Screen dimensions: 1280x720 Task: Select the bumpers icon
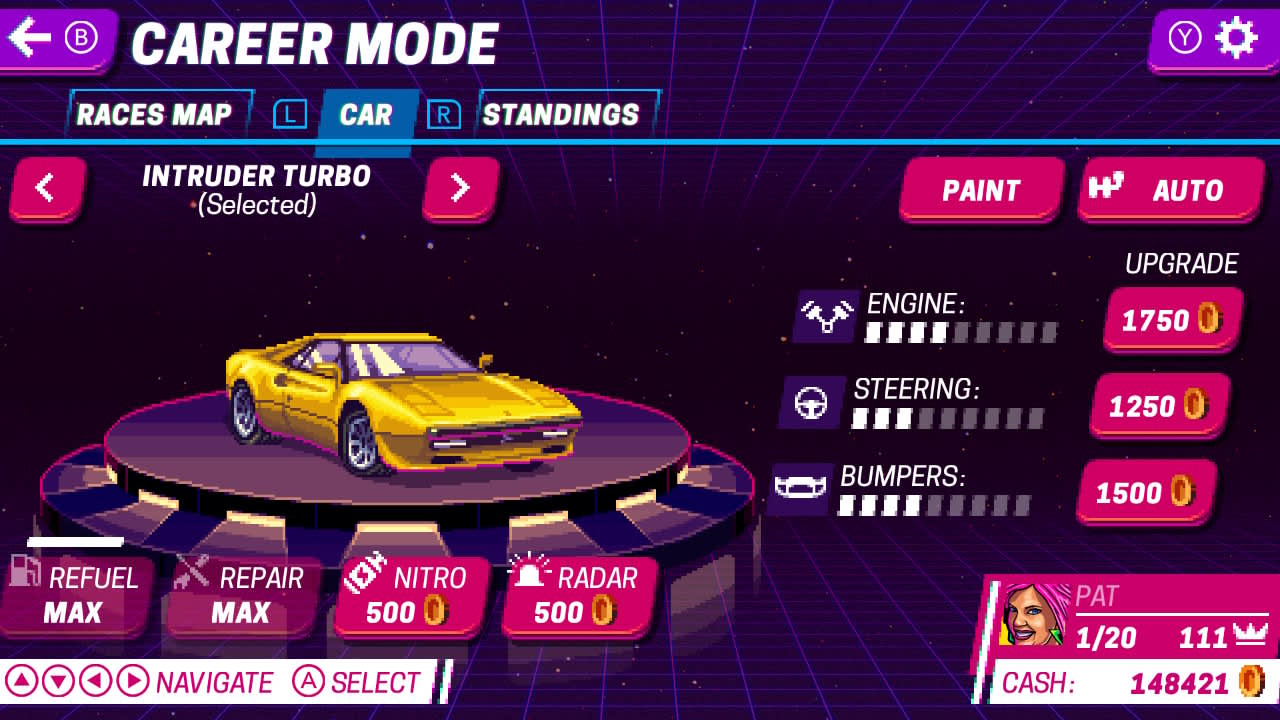click(x=800, y=488)
